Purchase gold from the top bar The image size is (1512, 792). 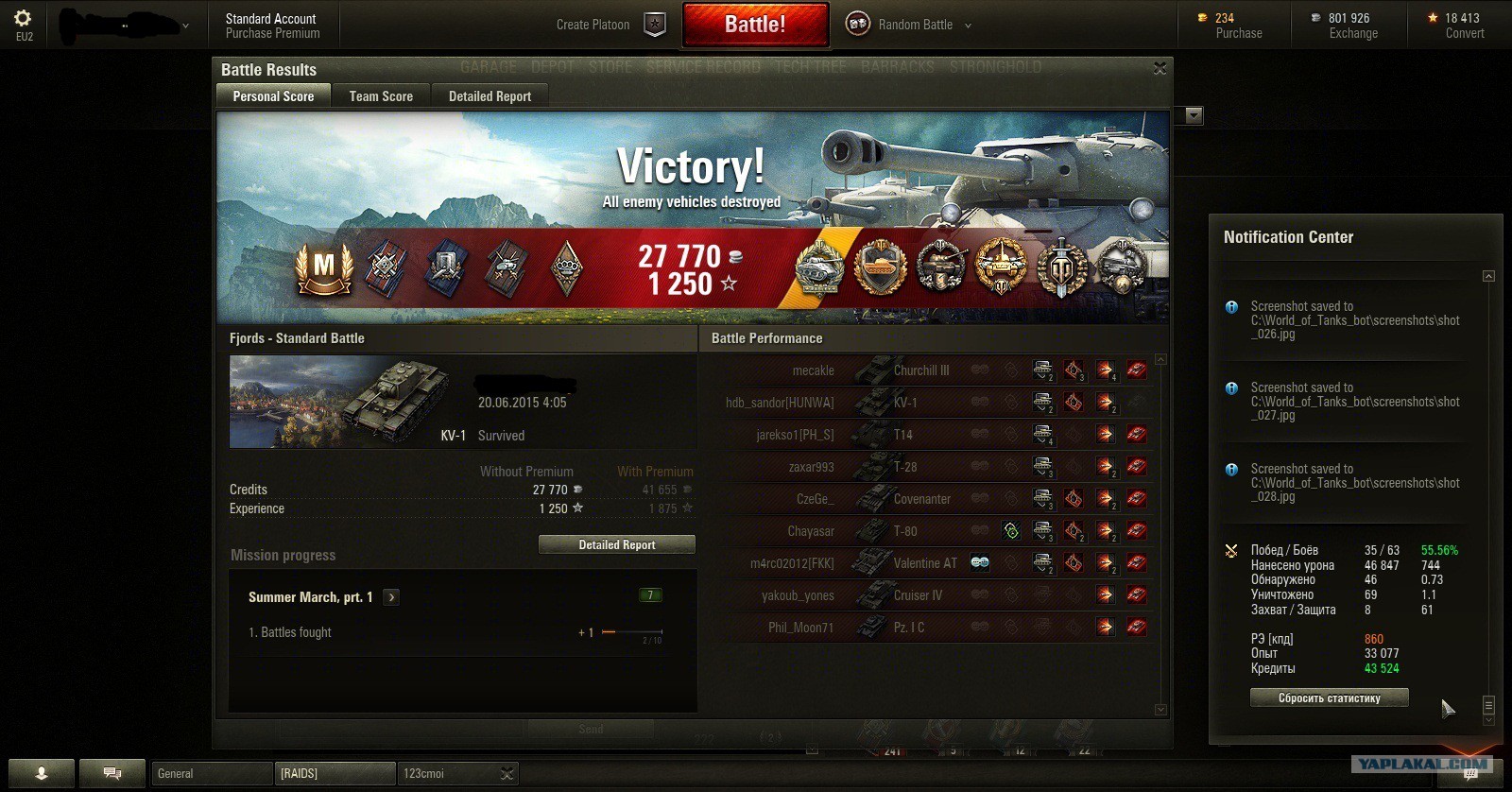click(x=1238, y=33)
